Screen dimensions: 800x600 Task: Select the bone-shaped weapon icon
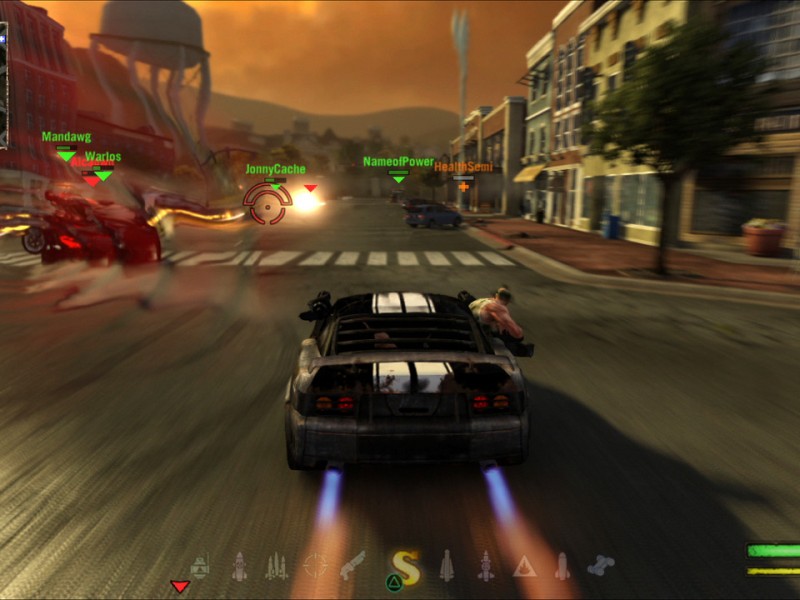point(600,566)
